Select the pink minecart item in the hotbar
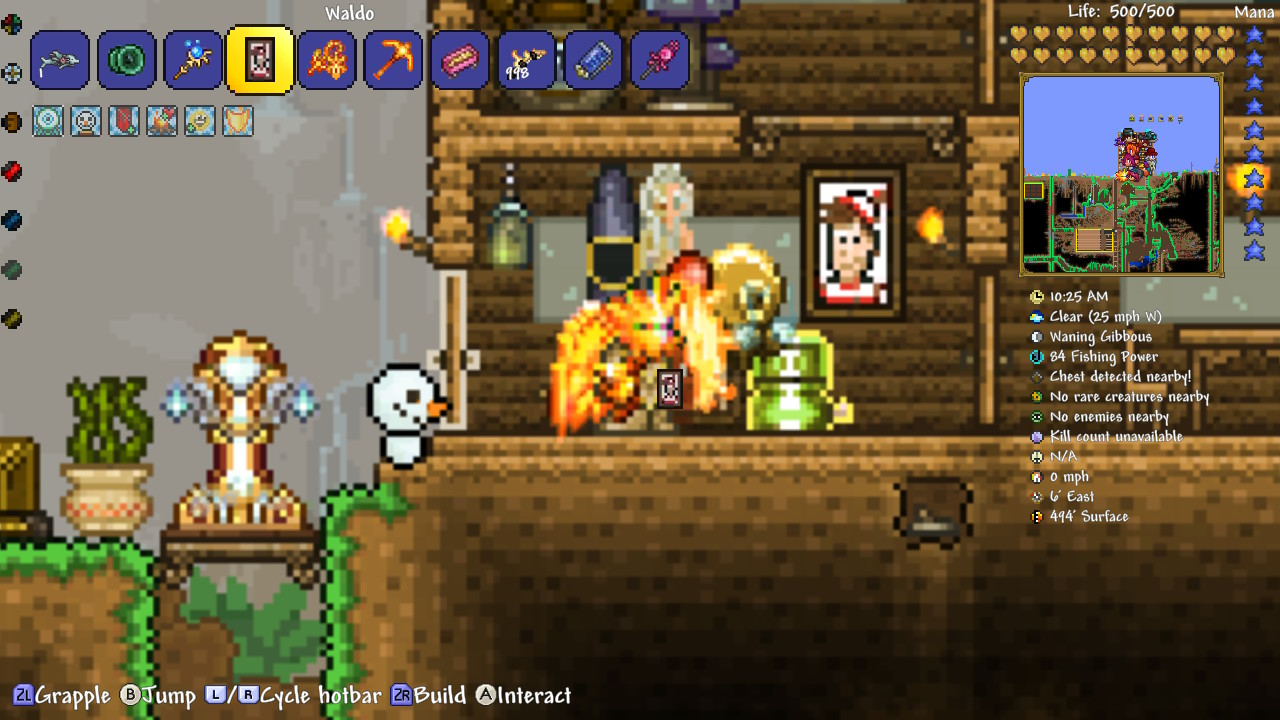This screenshot has height=720, width=1280. [460, 60]
